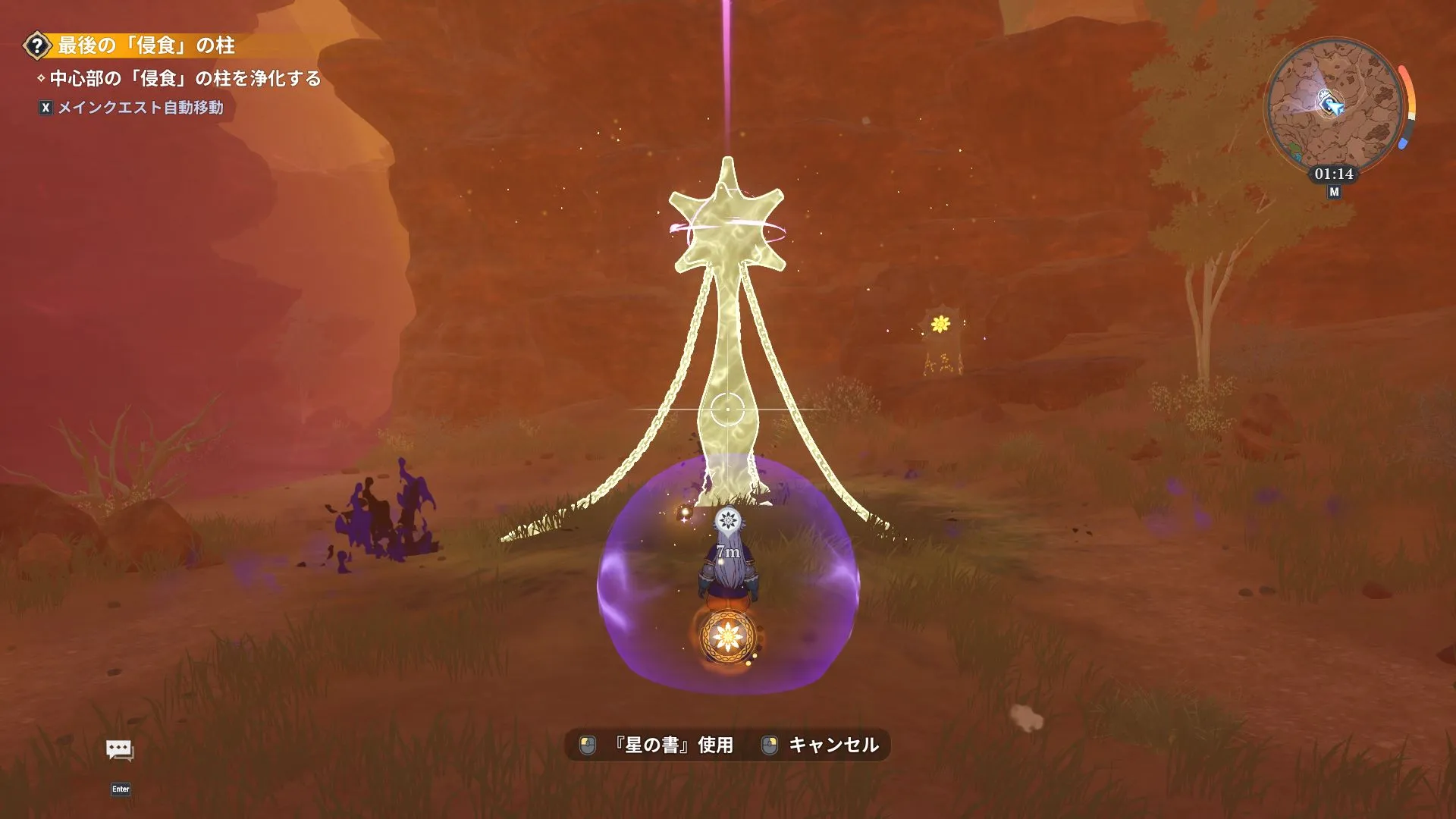Click the 01:14 clock display
Viewport: 1456px width, 819px height.
1333,173
